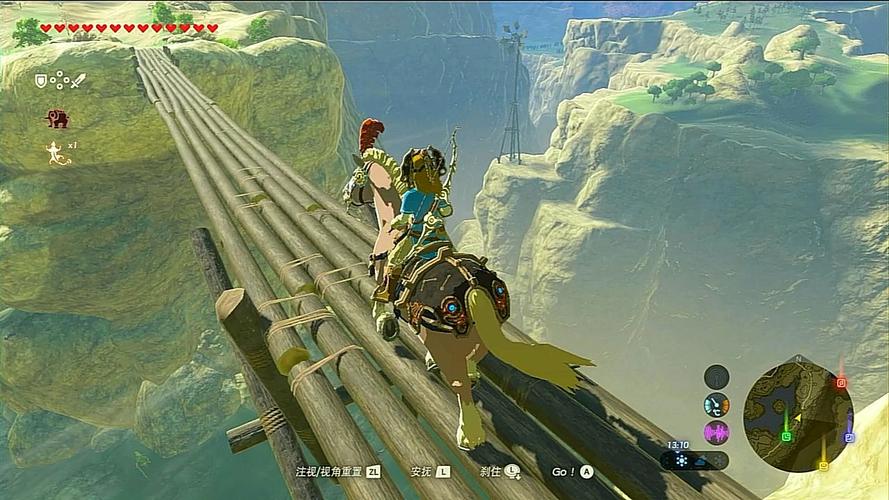Select the sword quick-select icon
The width and height of the screenshot is (889, 500).
[78, 80]
